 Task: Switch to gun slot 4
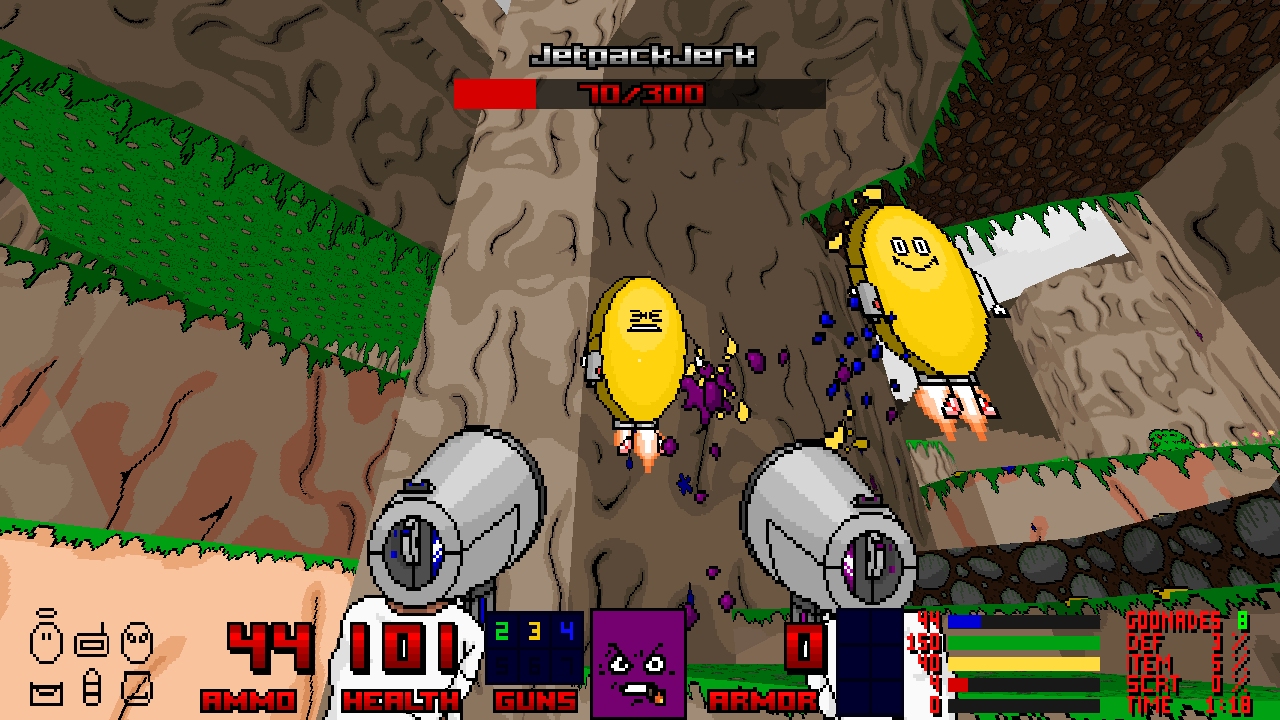click(567, 631)
